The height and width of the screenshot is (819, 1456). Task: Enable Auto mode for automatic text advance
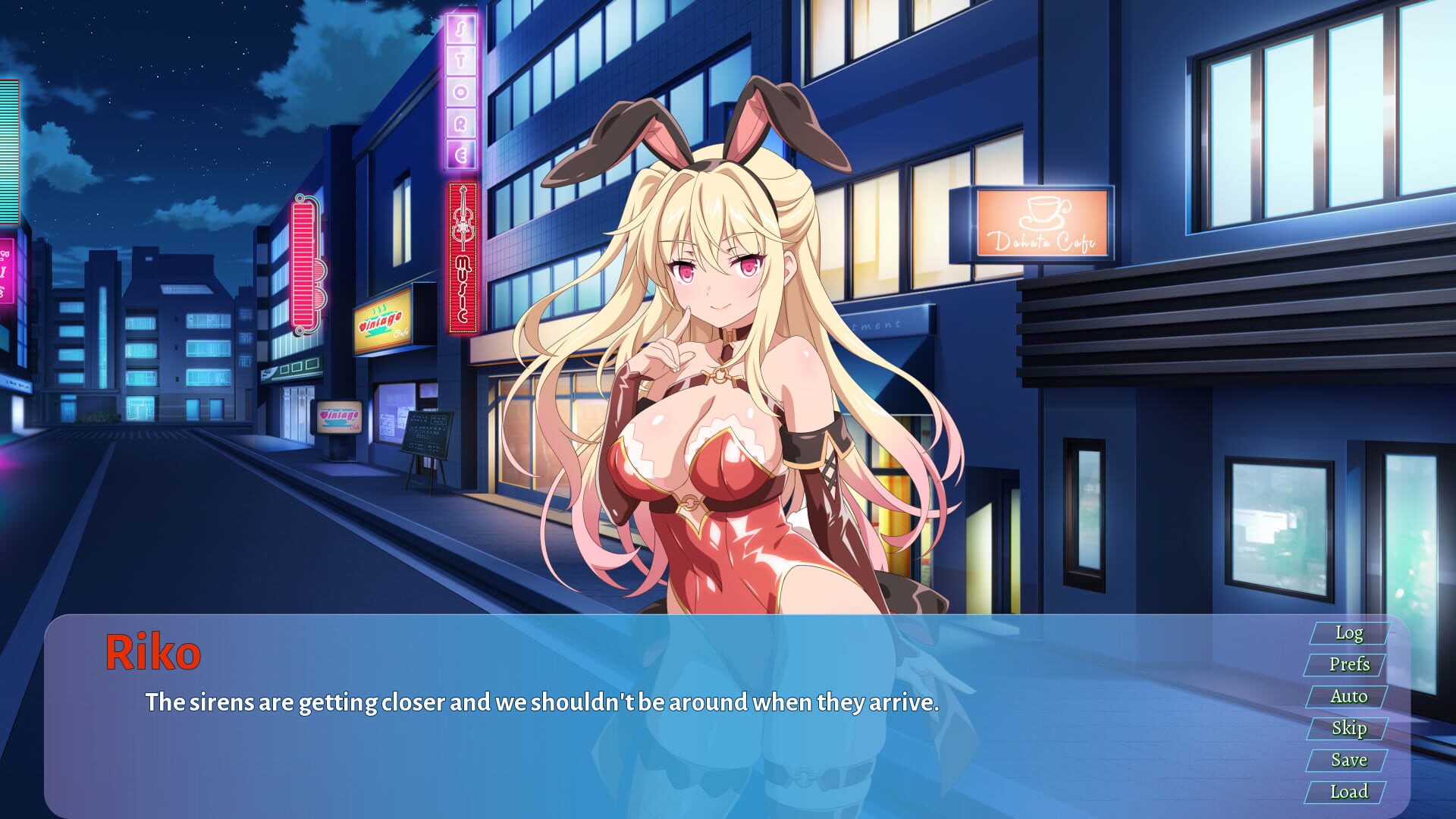[x=1350, y=695]
